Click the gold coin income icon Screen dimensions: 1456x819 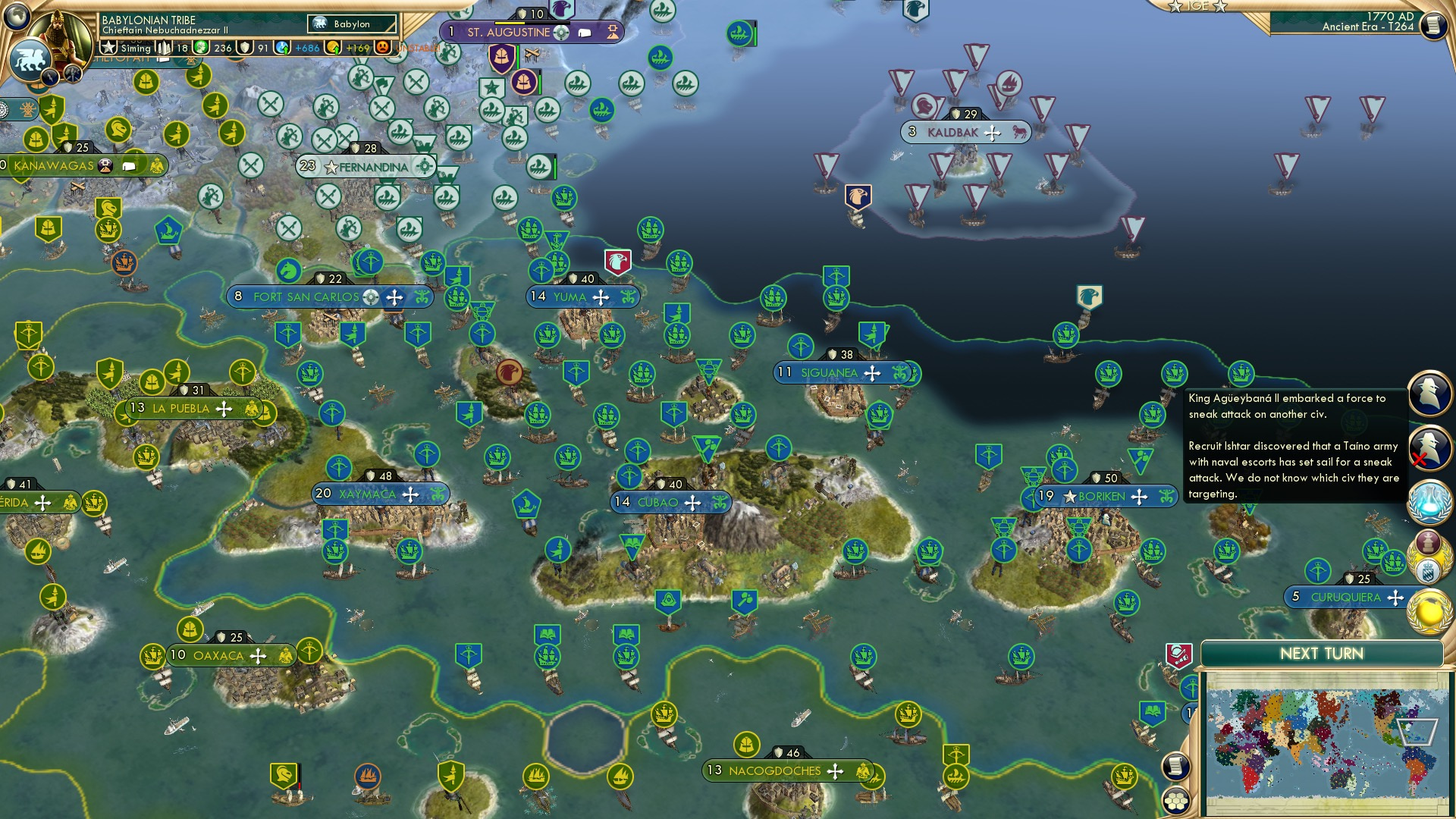point(332,49)
